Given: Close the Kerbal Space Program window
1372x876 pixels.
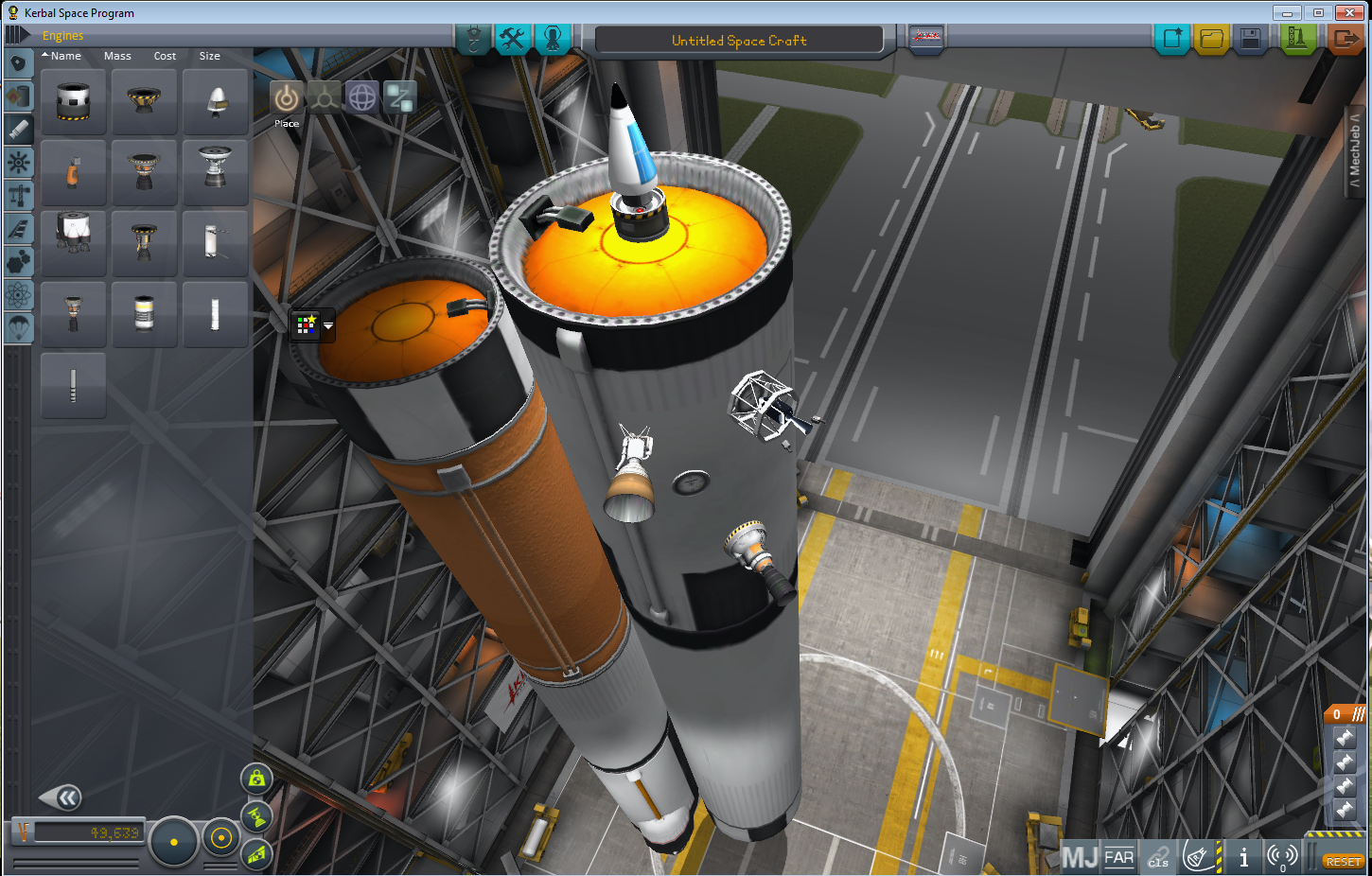Looking at the screenshot, I should point(1348,12).
